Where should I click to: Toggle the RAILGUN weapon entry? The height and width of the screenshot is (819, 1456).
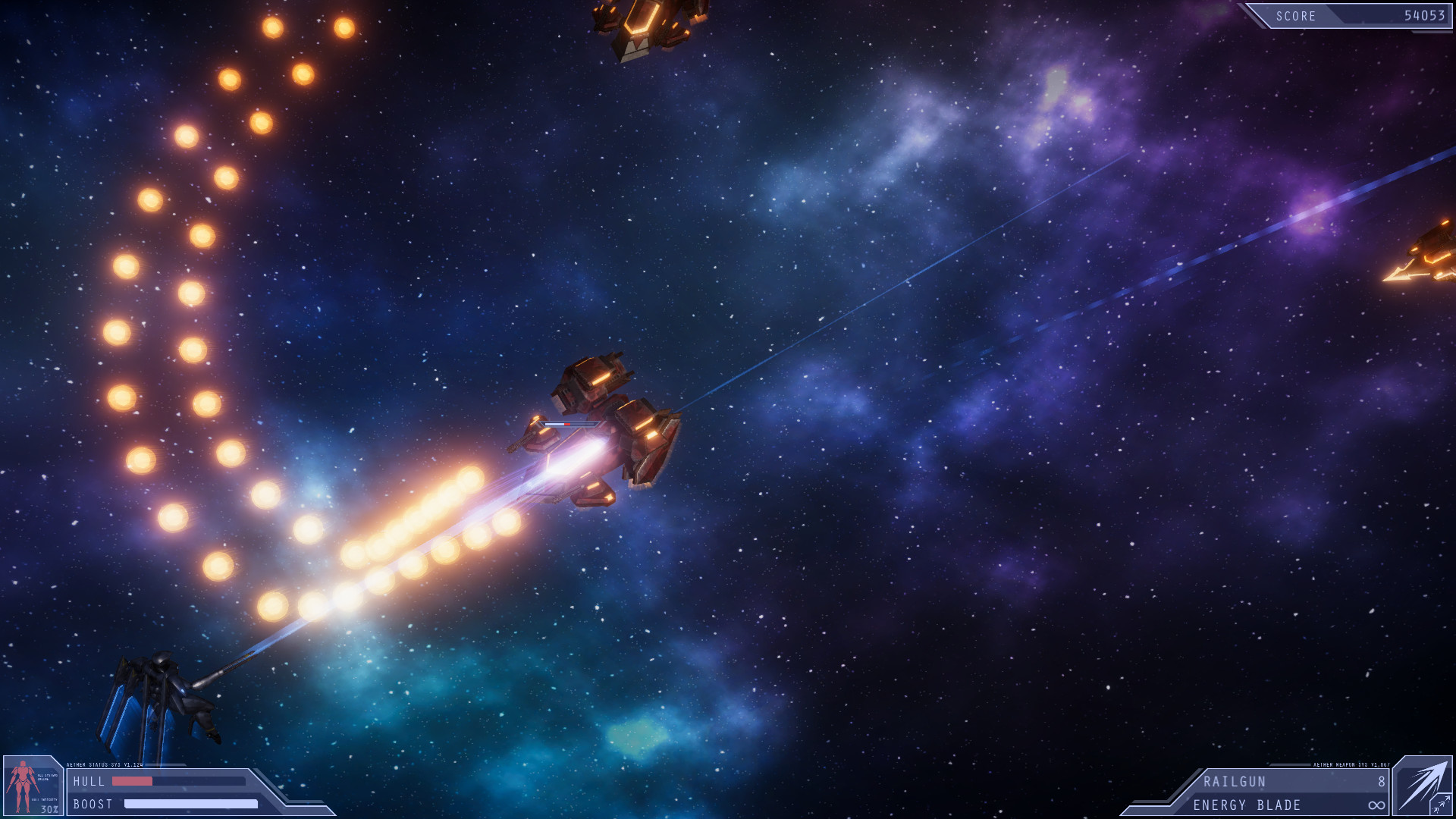click(x=1234, y=780)
